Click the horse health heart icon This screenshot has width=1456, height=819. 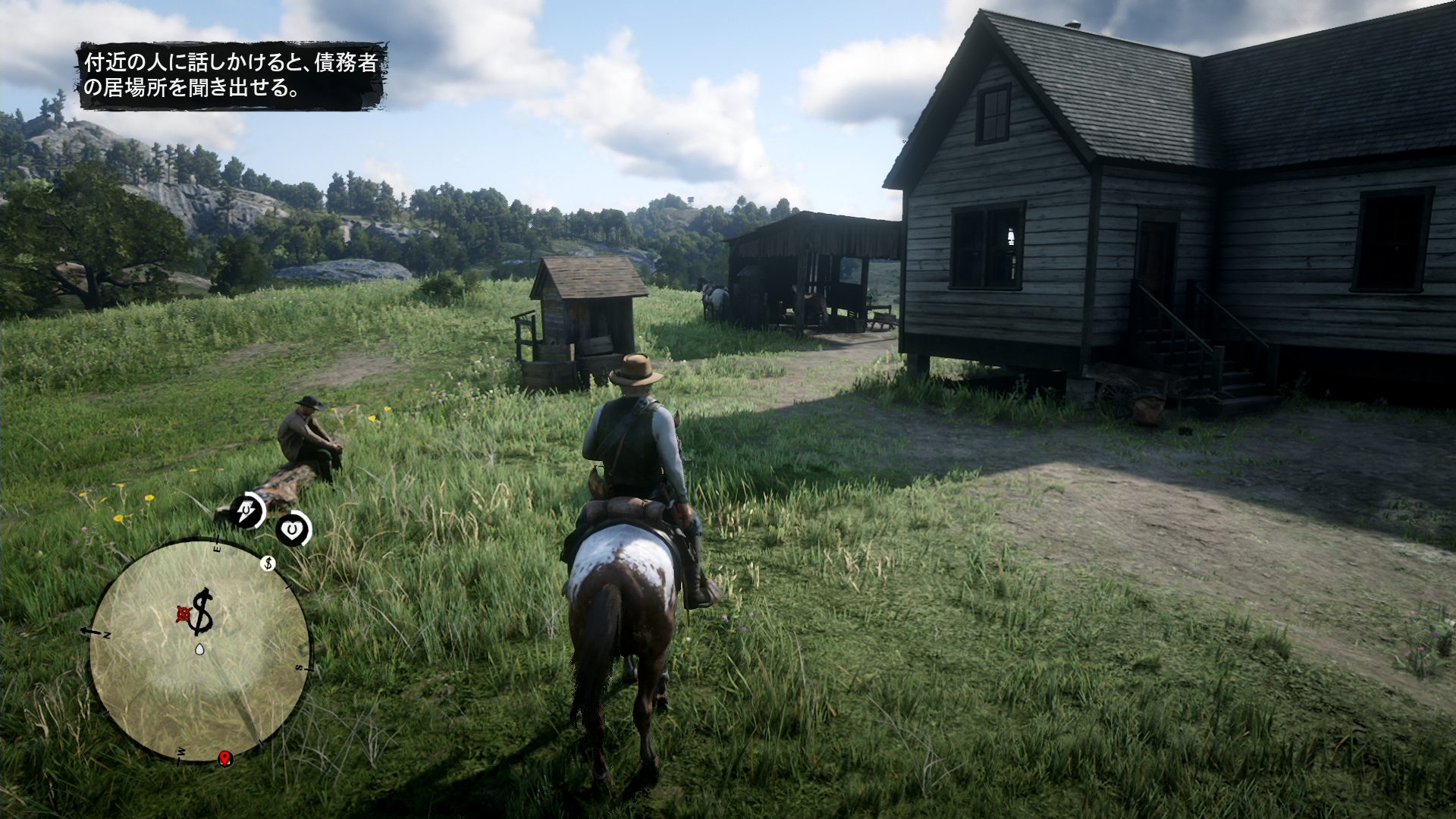(292, 529)
